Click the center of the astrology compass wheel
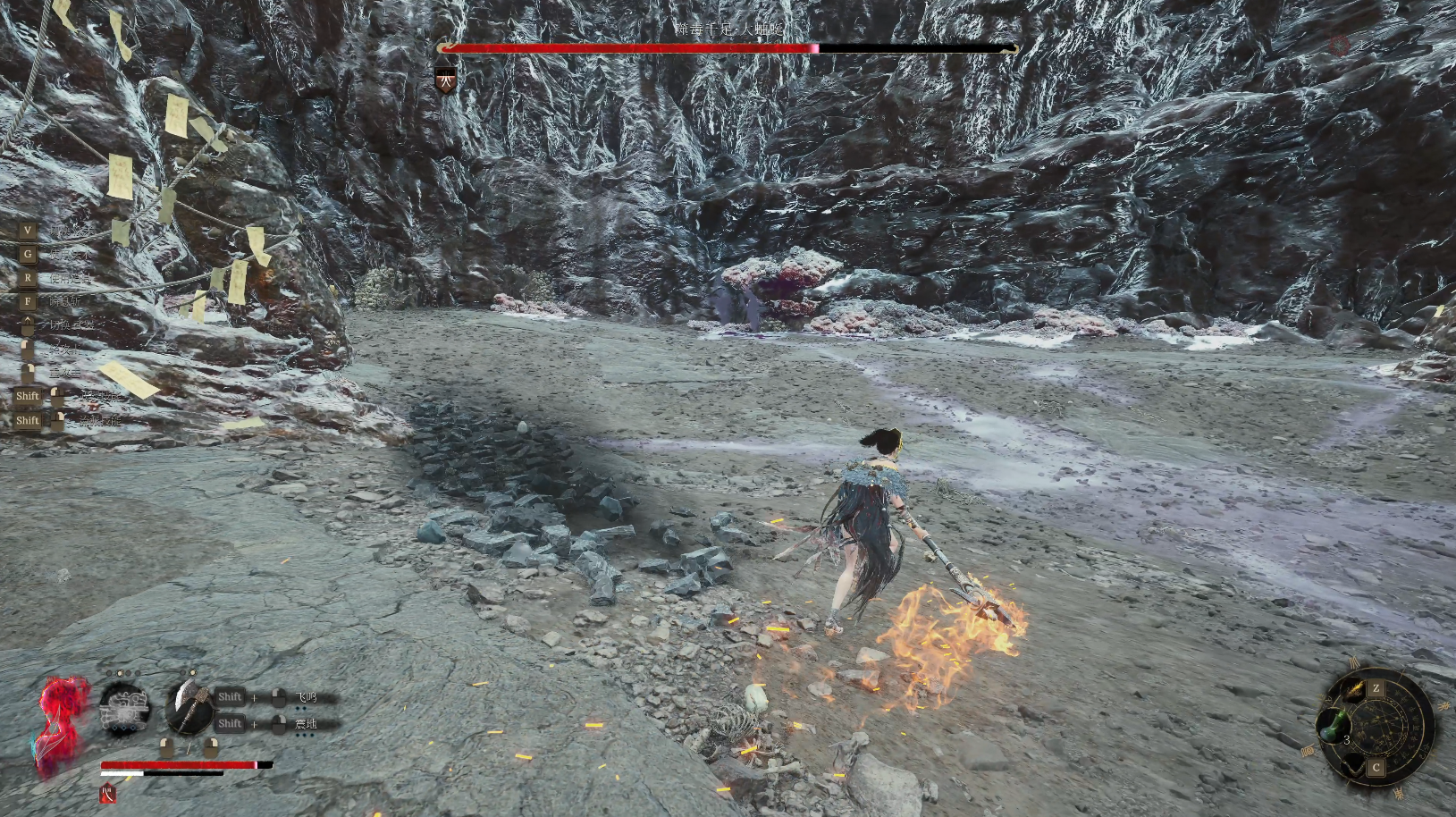The image size is (1456, 817). (x=1379, y=727)
